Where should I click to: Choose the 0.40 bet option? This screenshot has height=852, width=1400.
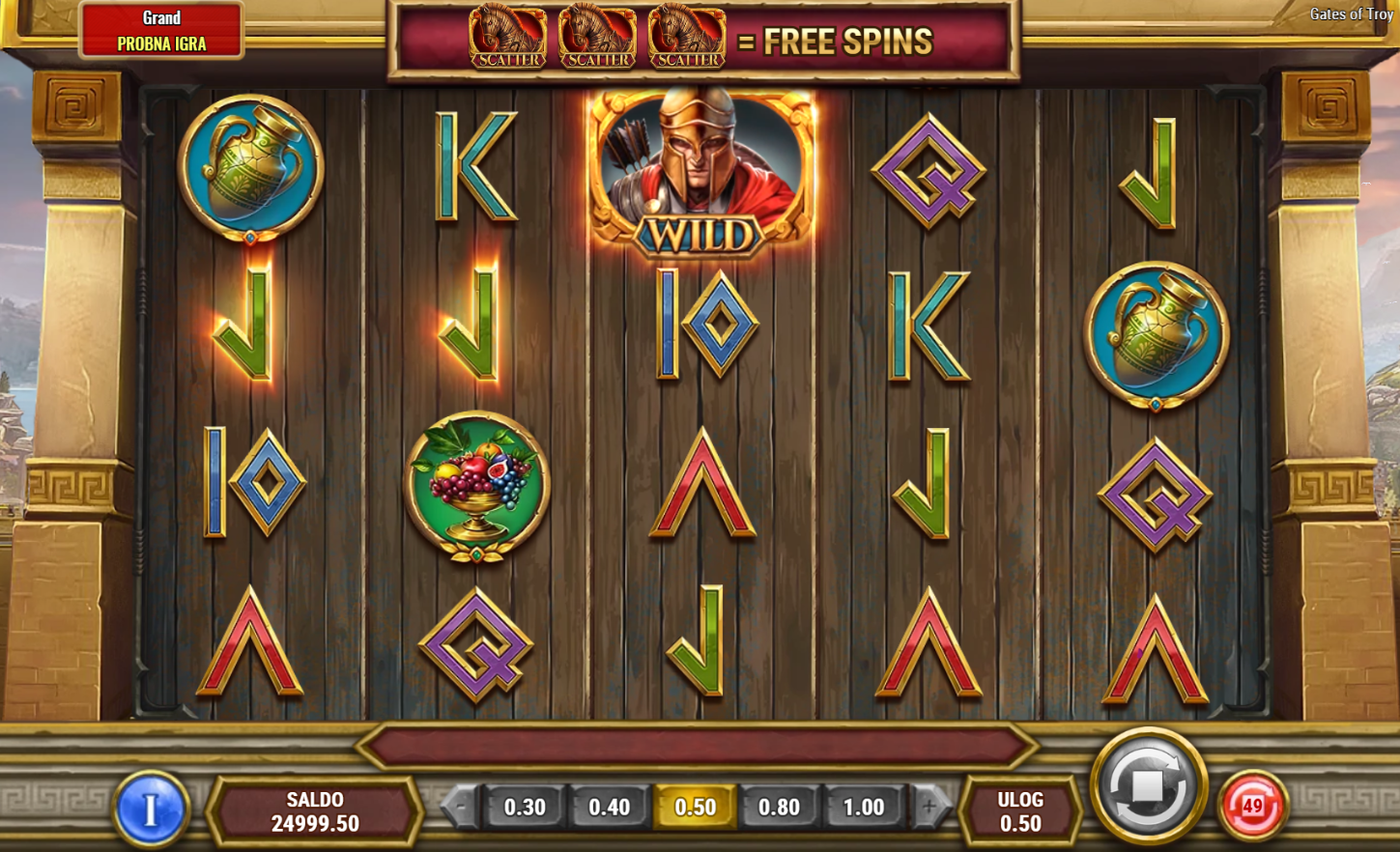(609, 807)
